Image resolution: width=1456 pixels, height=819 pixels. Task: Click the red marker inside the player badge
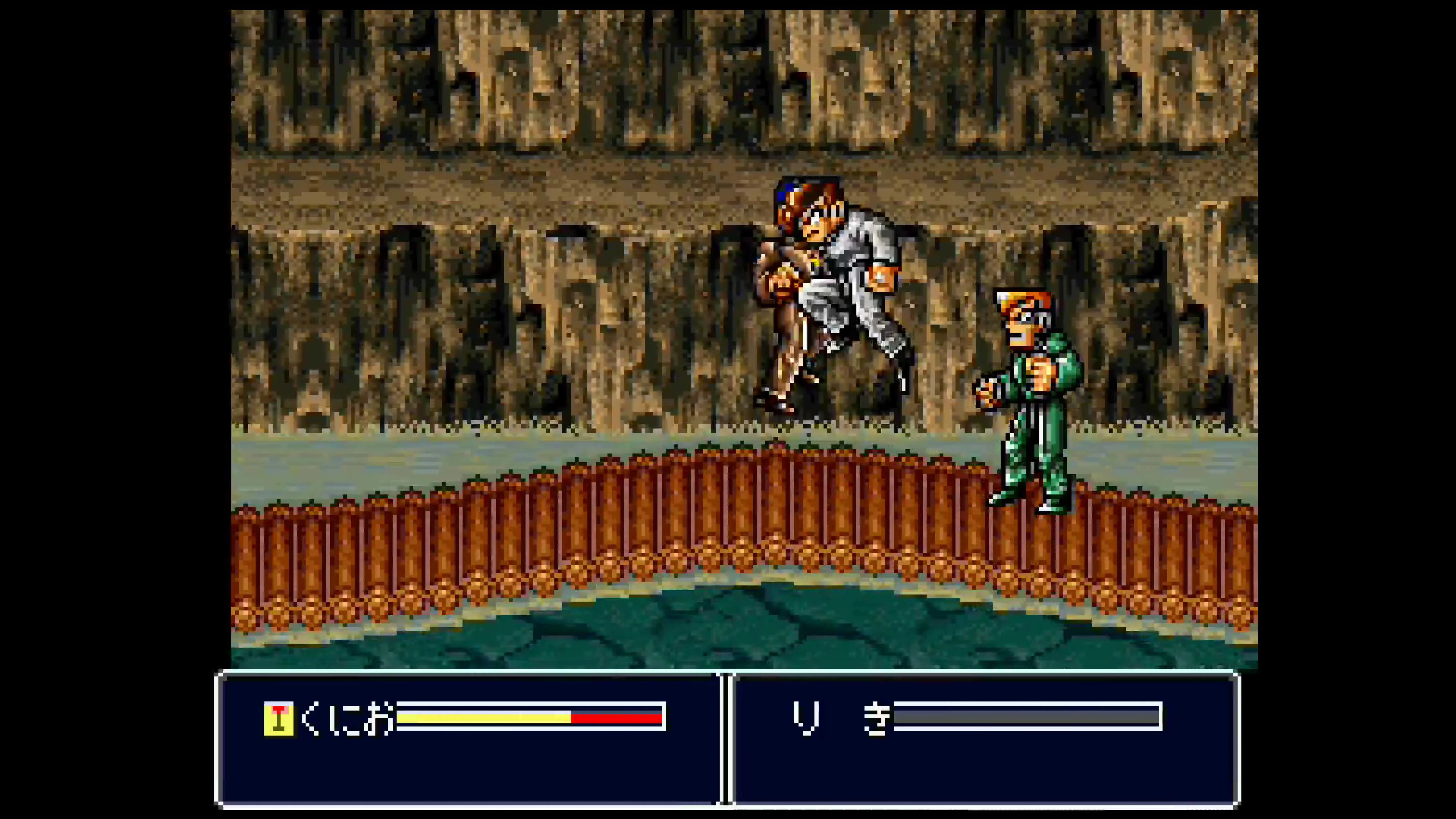point(279,711)
